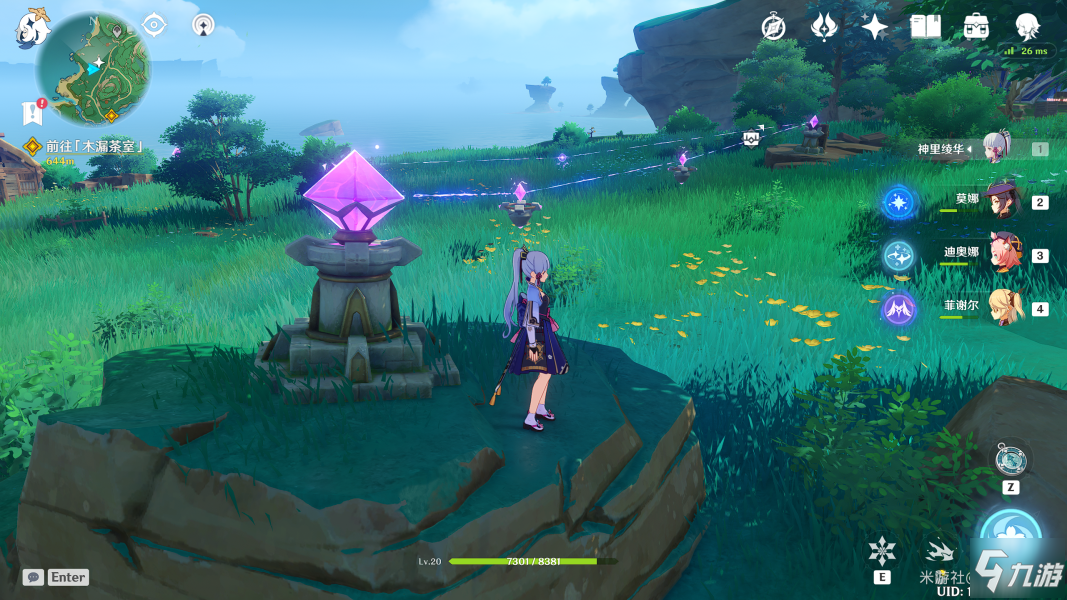Use the compass gadget above the Z key
The width and height of the screenshot is (1067, 600).
tap(1009, 461)
